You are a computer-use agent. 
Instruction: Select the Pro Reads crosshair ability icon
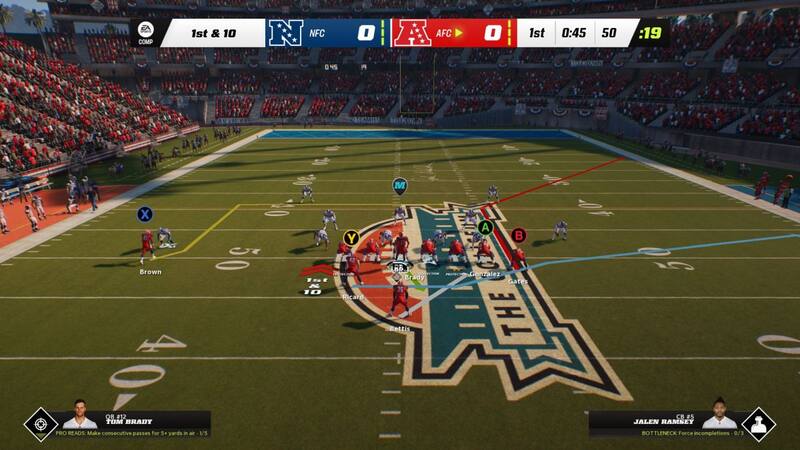(x=41, y=424)
